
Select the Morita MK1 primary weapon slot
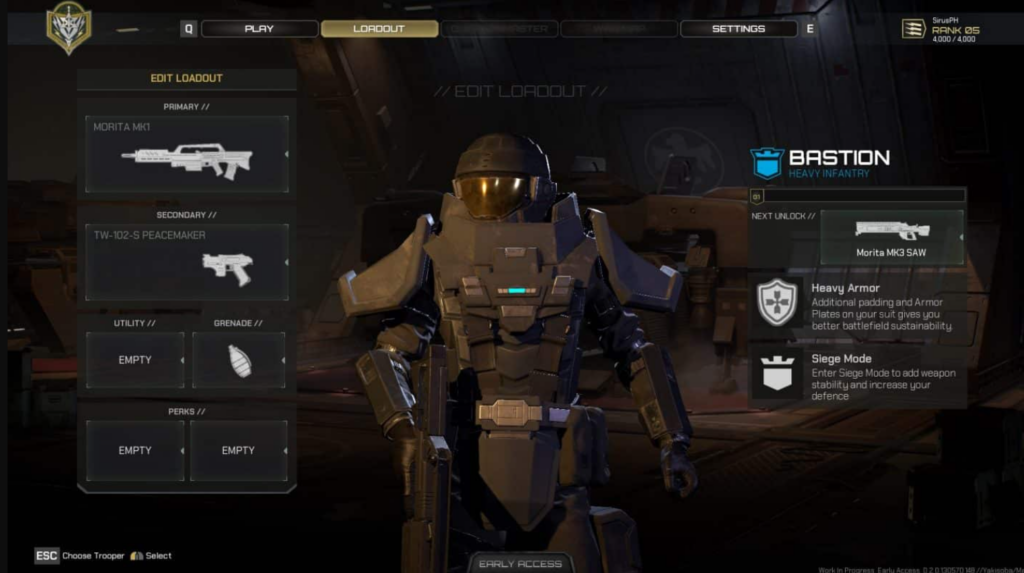click(187, 154)
